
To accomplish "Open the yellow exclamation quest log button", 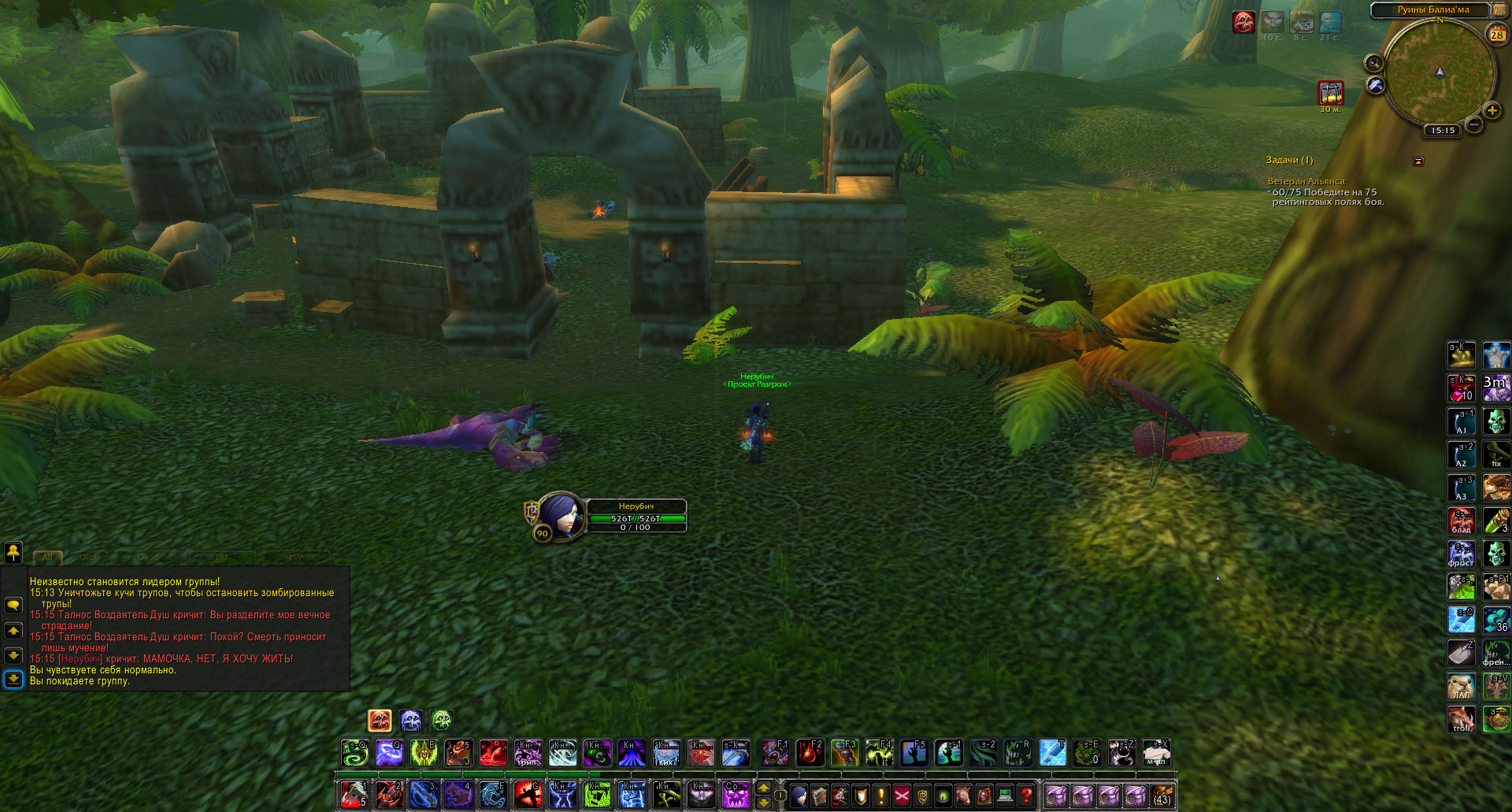I will click(x=881, y=795).
